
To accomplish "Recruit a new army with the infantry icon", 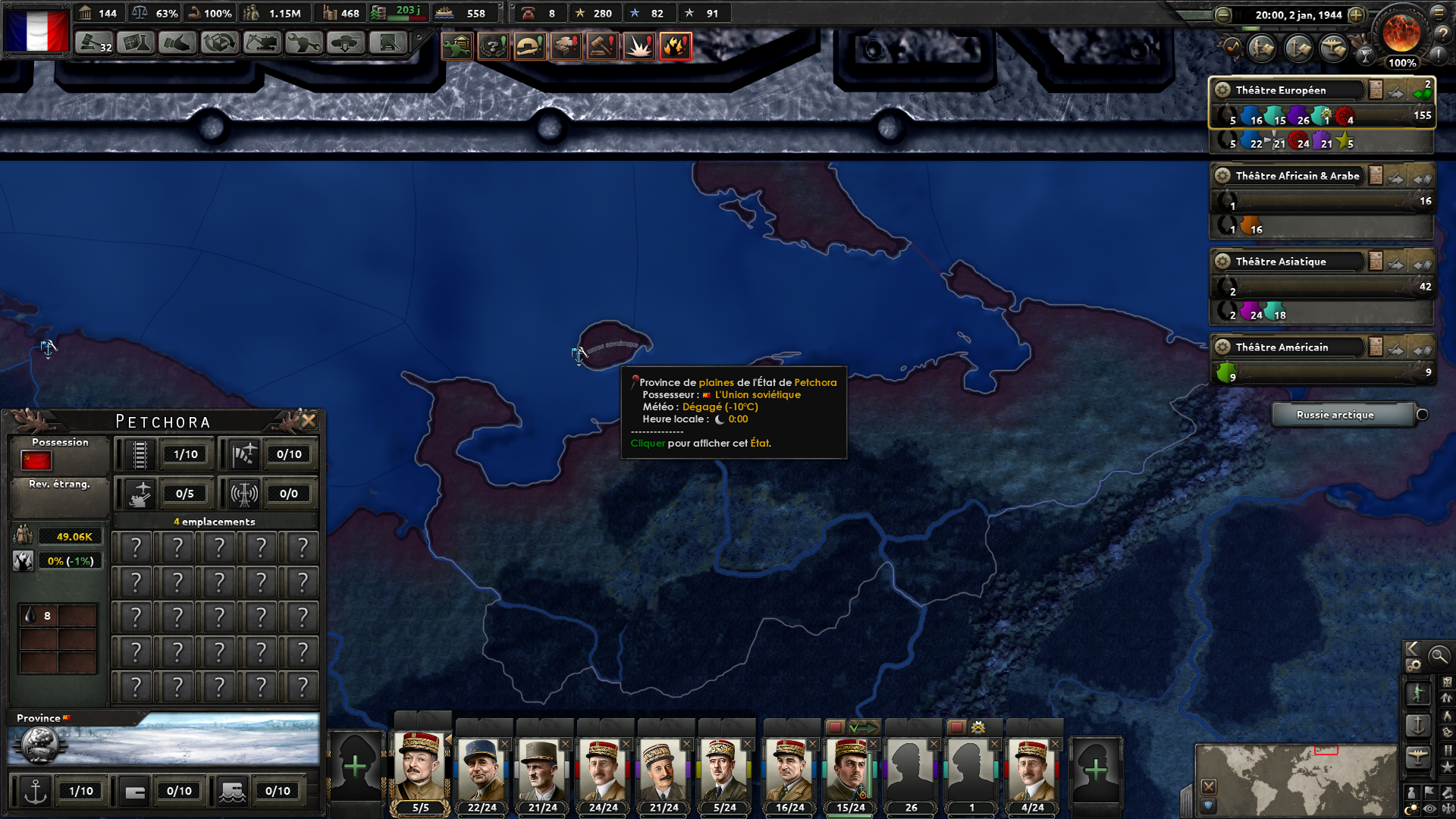I will (1419, 695).
